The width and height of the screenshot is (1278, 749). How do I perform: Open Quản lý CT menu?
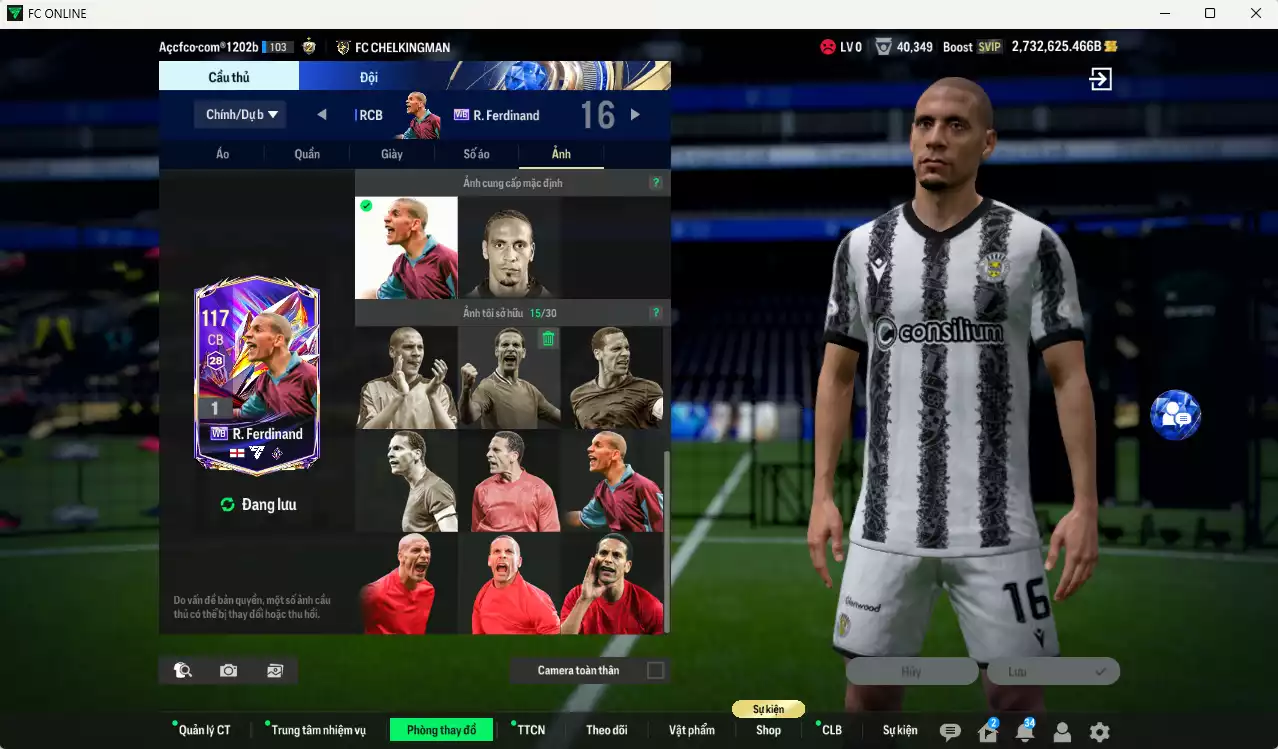[x=204, y=730]
